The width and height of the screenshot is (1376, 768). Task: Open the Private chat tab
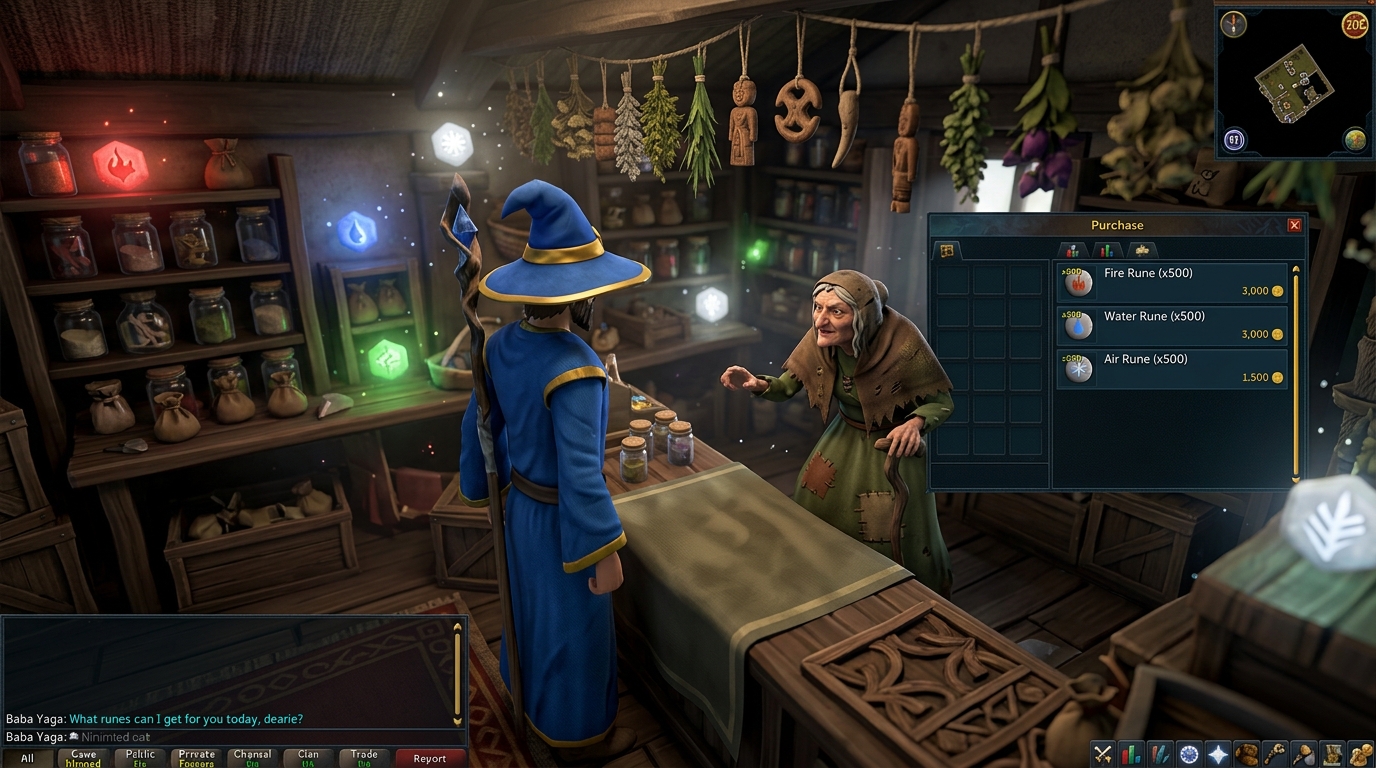[x=196, y=756]
